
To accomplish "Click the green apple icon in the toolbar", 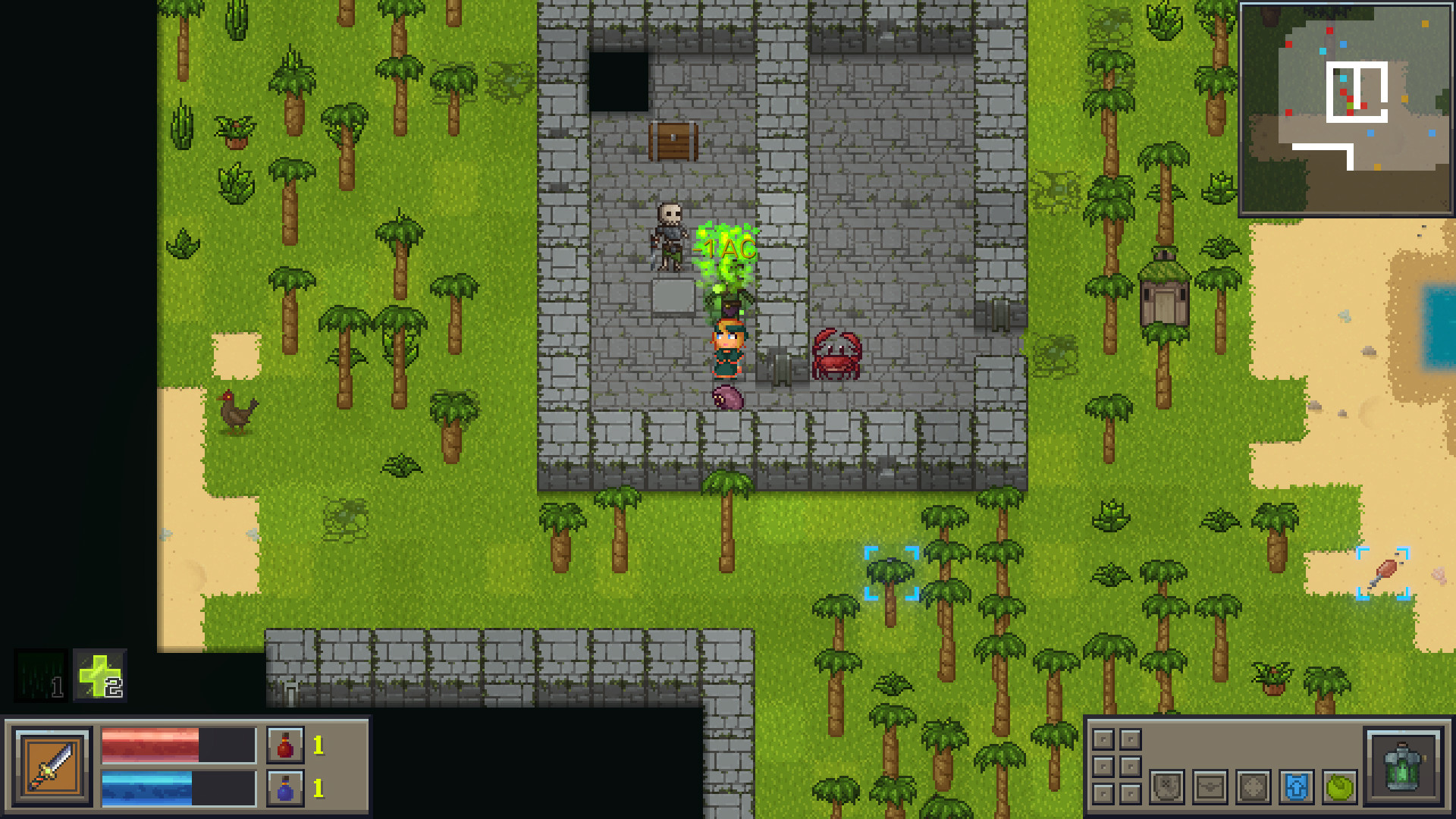I will pos(1339,787).
